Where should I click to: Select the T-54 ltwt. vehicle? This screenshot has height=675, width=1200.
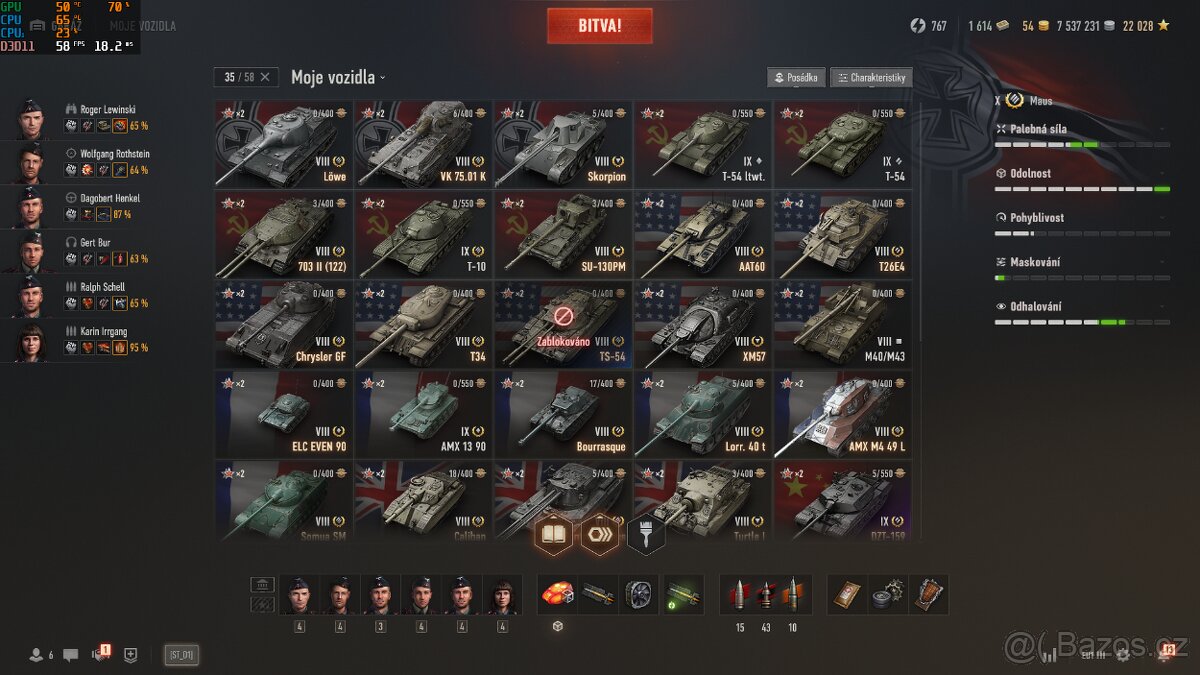(703, 144)
